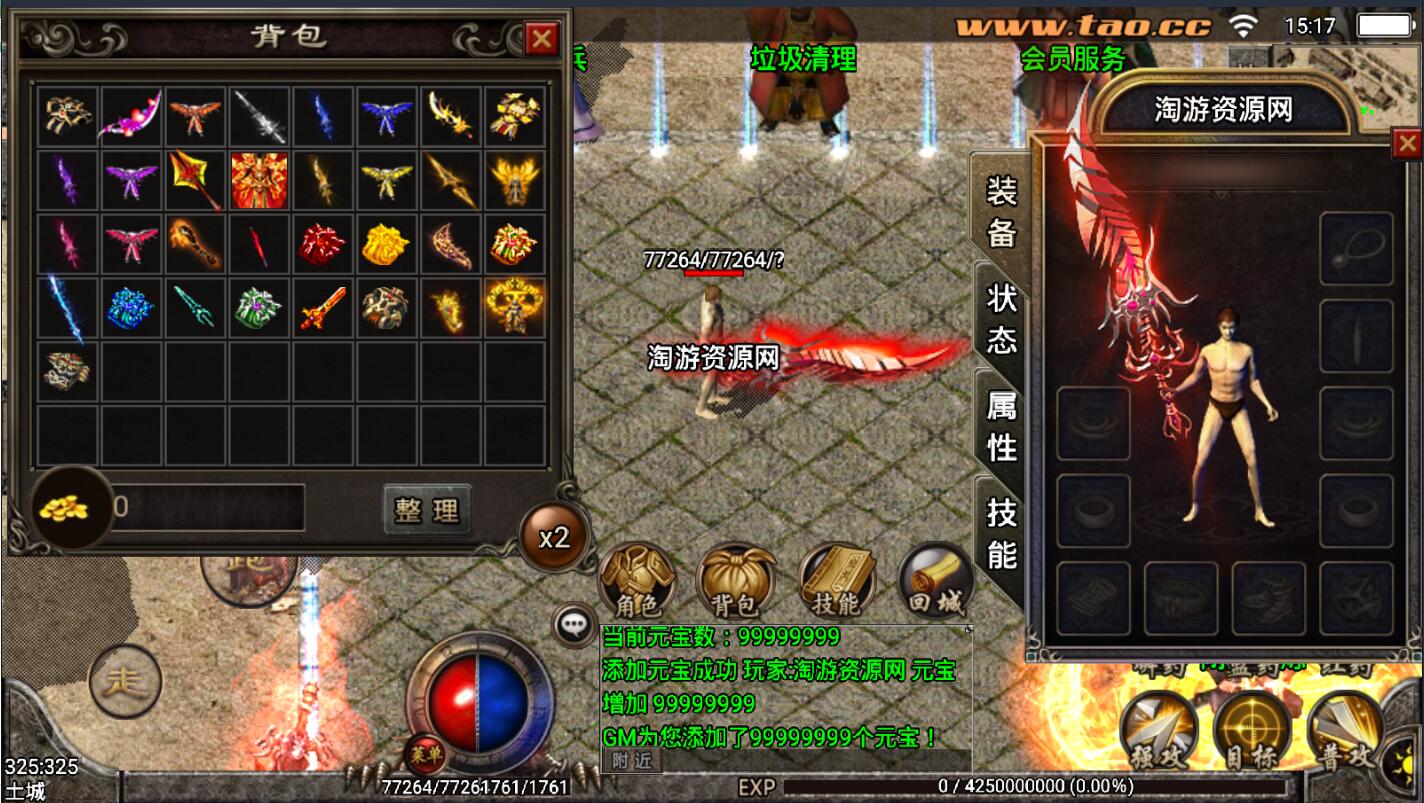Open the 状态 status tab
The height and width of the screenshot is (803, 1424).
(x=1001, y=319)
